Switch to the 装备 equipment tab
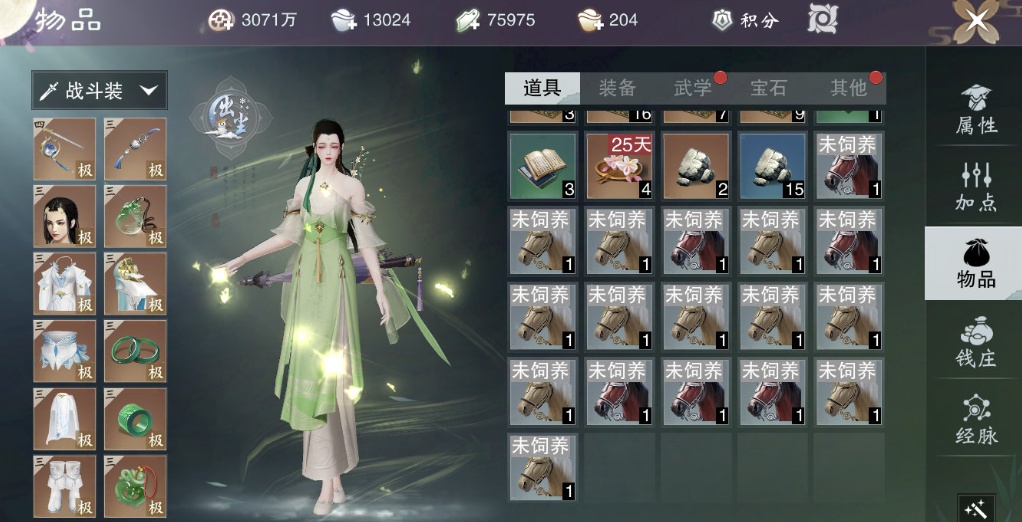The height and width of the screenshot is (522, 1022). click(x=617, y=88)
